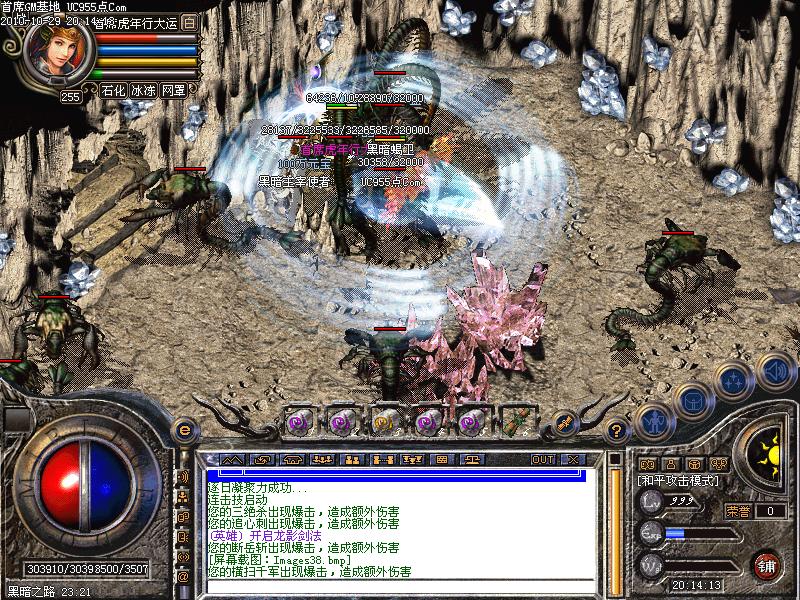Close the game with the X button

[572, 460]
